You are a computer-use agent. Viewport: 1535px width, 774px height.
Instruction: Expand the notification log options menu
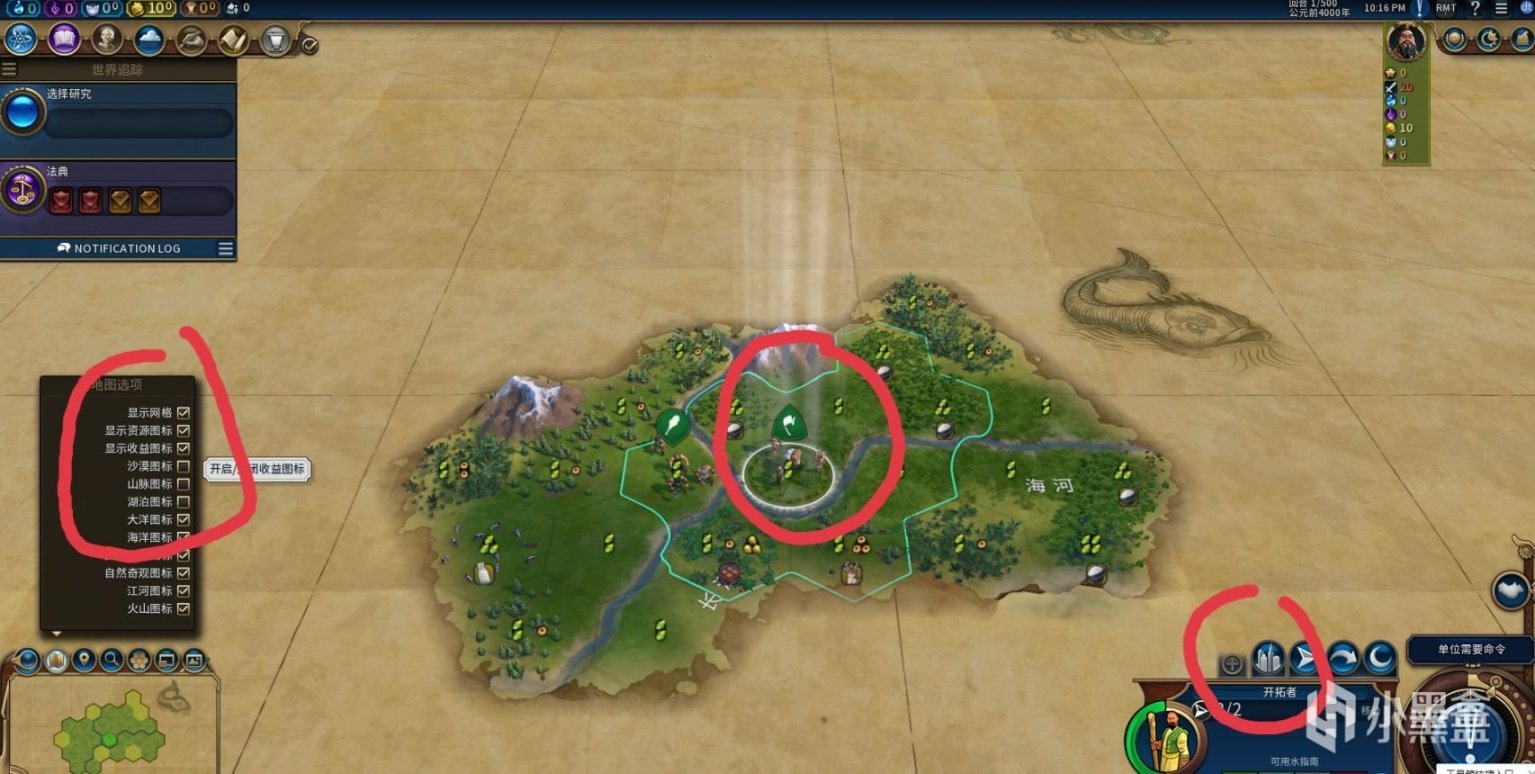pyautogui.click(x=225, y=249)
